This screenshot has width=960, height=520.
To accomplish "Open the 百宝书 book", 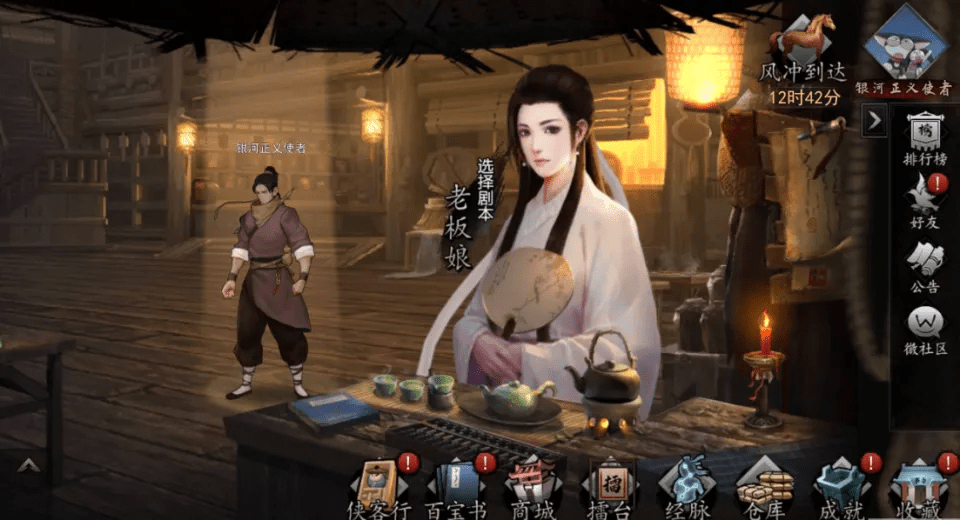I will (454, 488).
